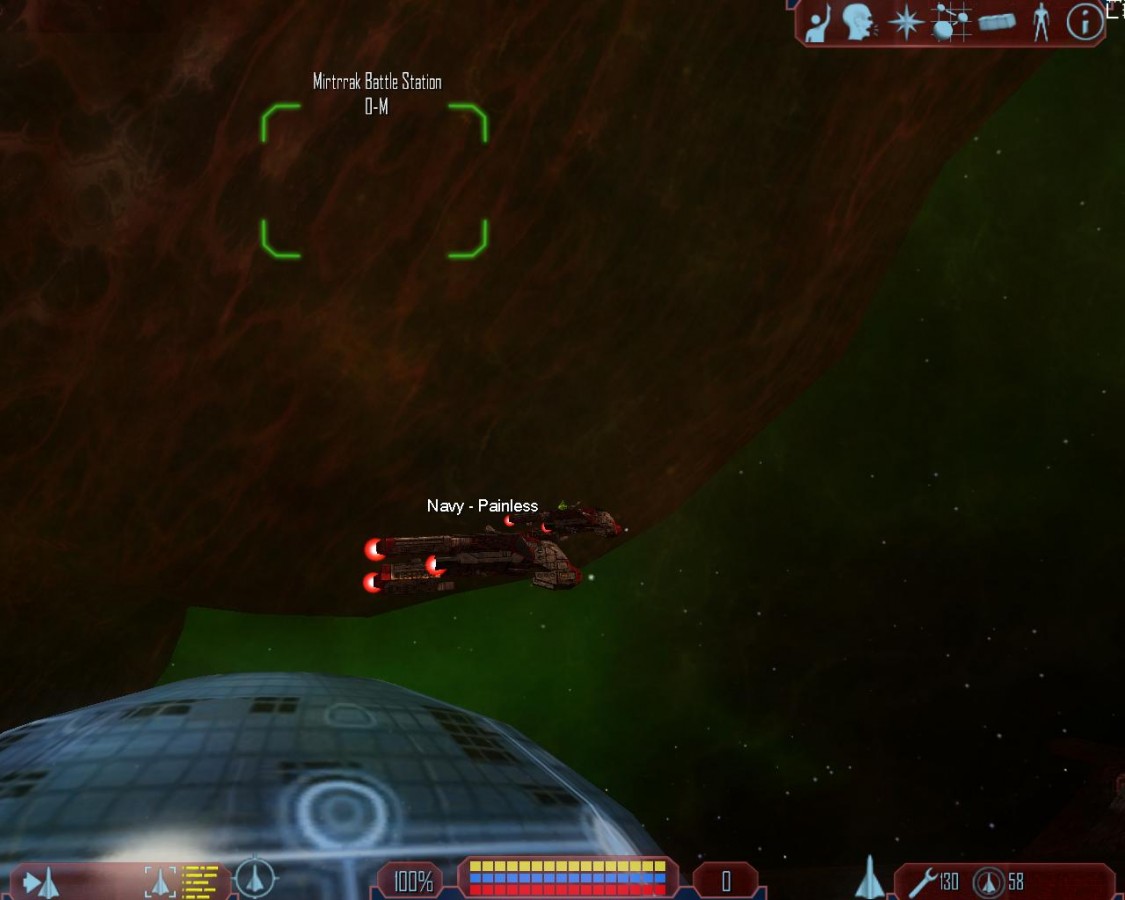Open the waving figure reputation icon
This screenshot has width=1125, height=900.
tap(819, 24)
